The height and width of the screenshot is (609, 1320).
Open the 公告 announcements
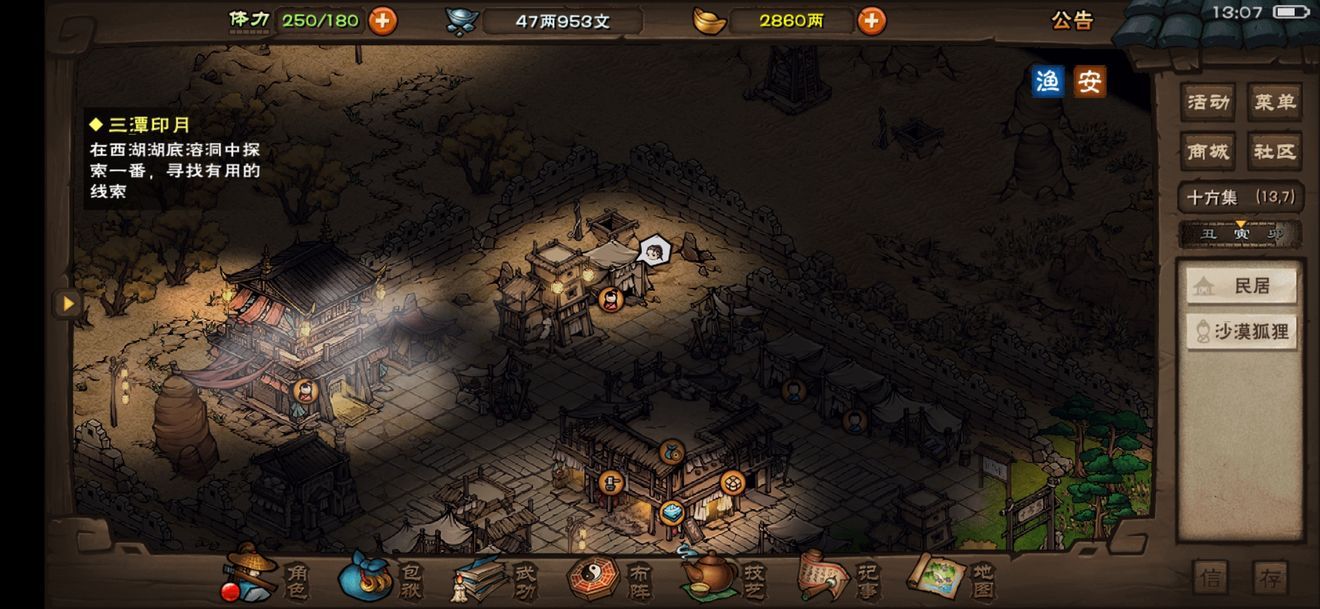click(x=1072, y=20)
